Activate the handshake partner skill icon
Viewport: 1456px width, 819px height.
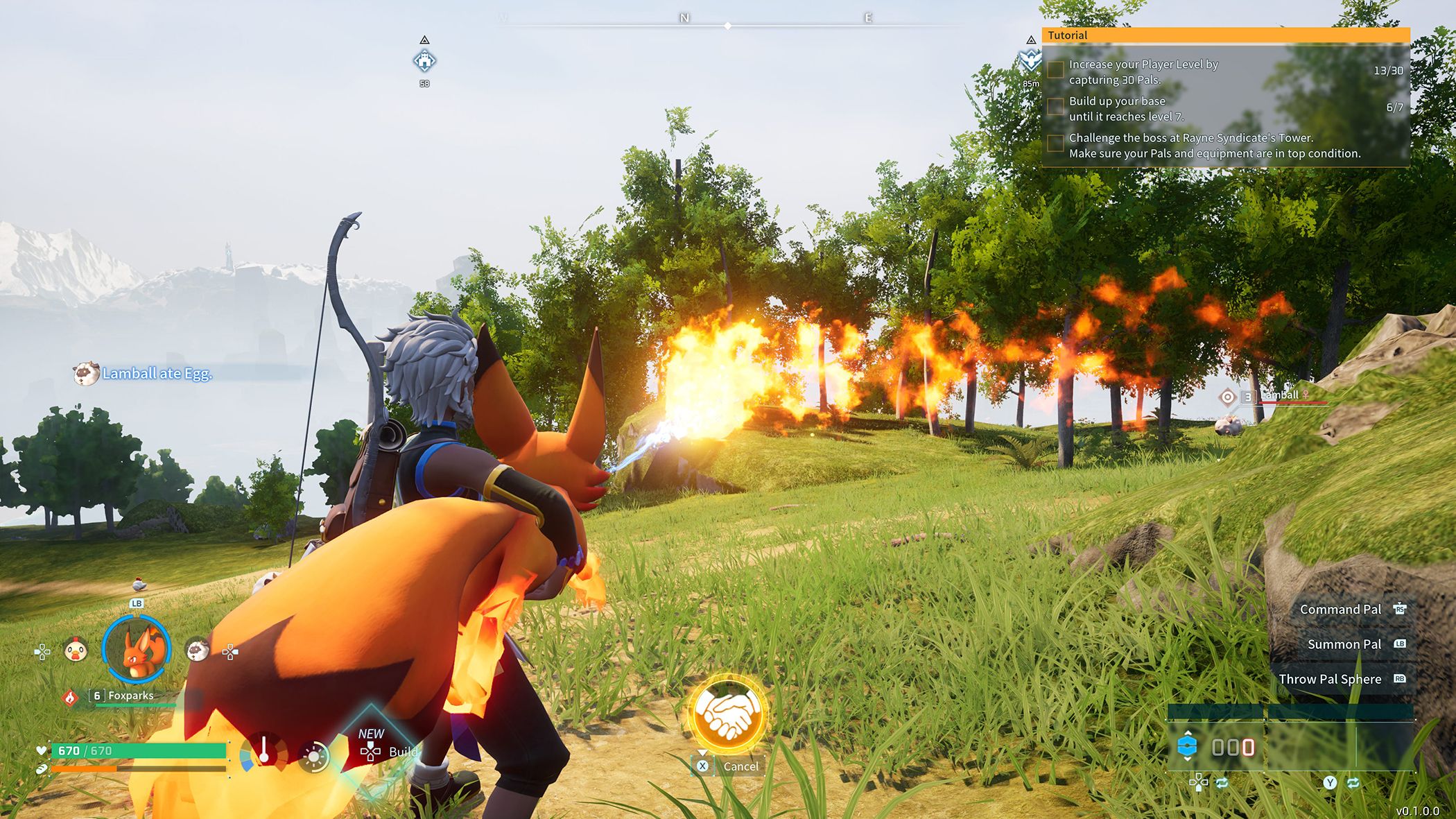[x=727, y=713]
